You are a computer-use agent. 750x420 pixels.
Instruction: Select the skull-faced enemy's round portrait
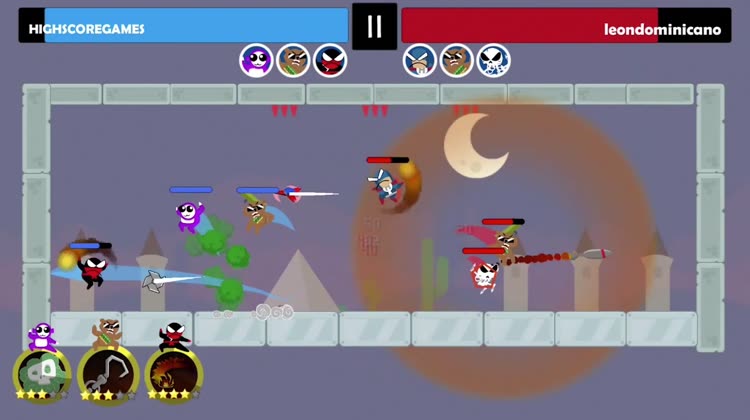tap(493, 61)
